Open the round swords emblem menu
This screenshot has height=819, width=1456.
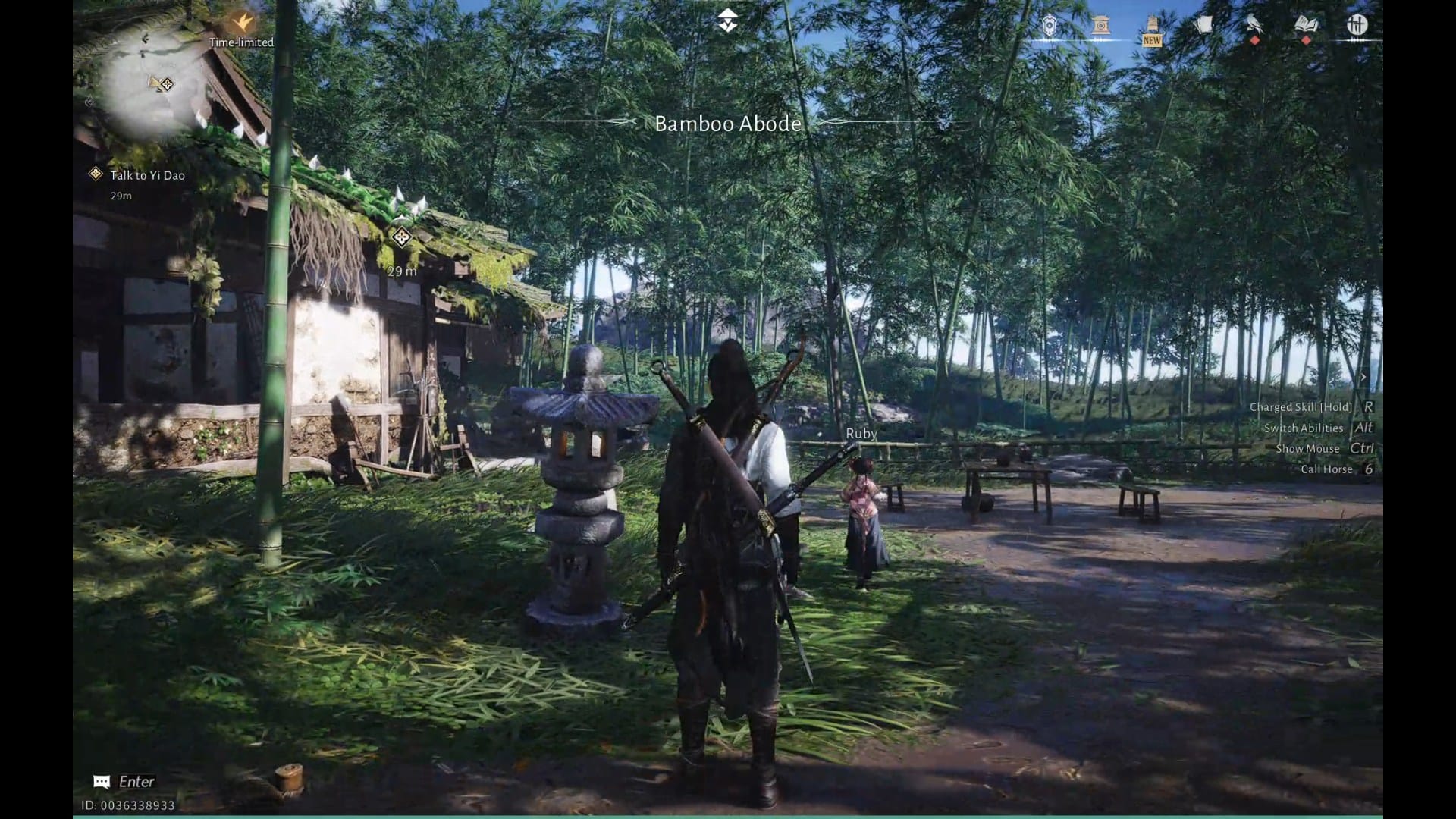pyautogui.click(x=1357, y=25)
